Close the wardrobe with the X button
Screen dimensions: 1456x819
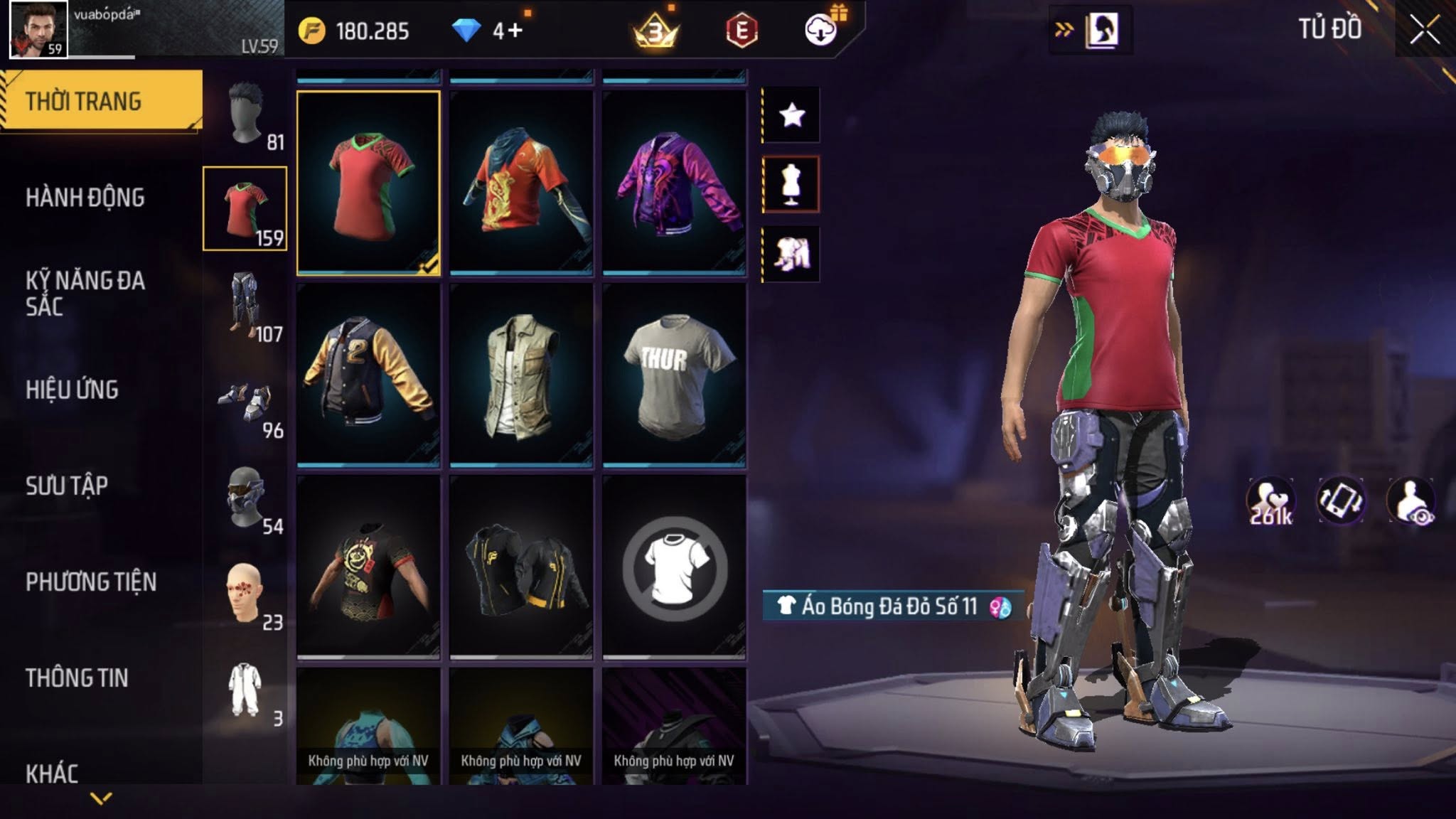coord(1425,31)
